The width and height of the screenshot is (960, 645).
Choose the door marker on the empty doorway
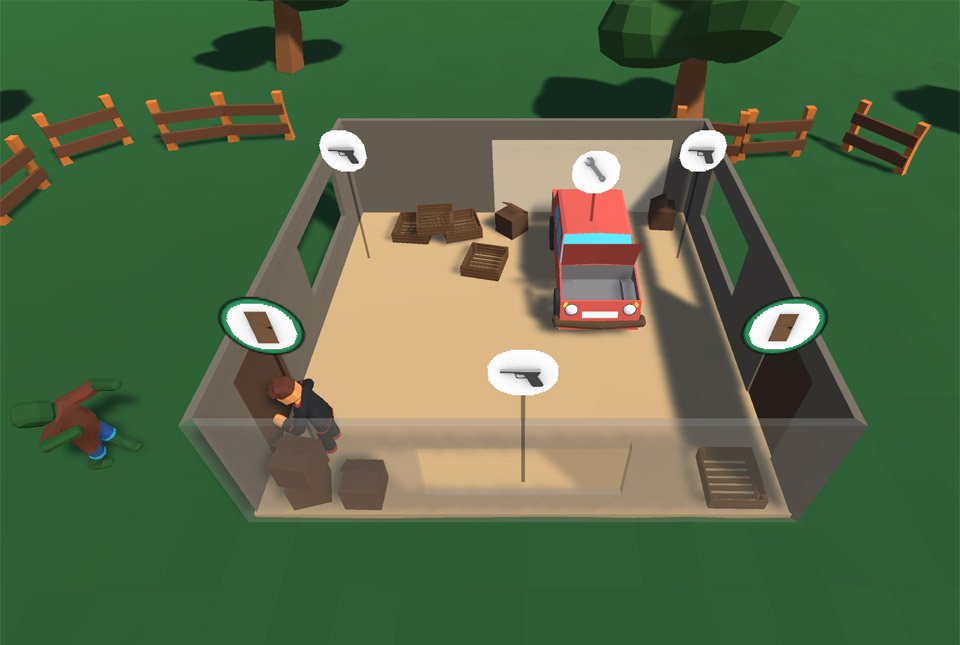coord(784,326)
